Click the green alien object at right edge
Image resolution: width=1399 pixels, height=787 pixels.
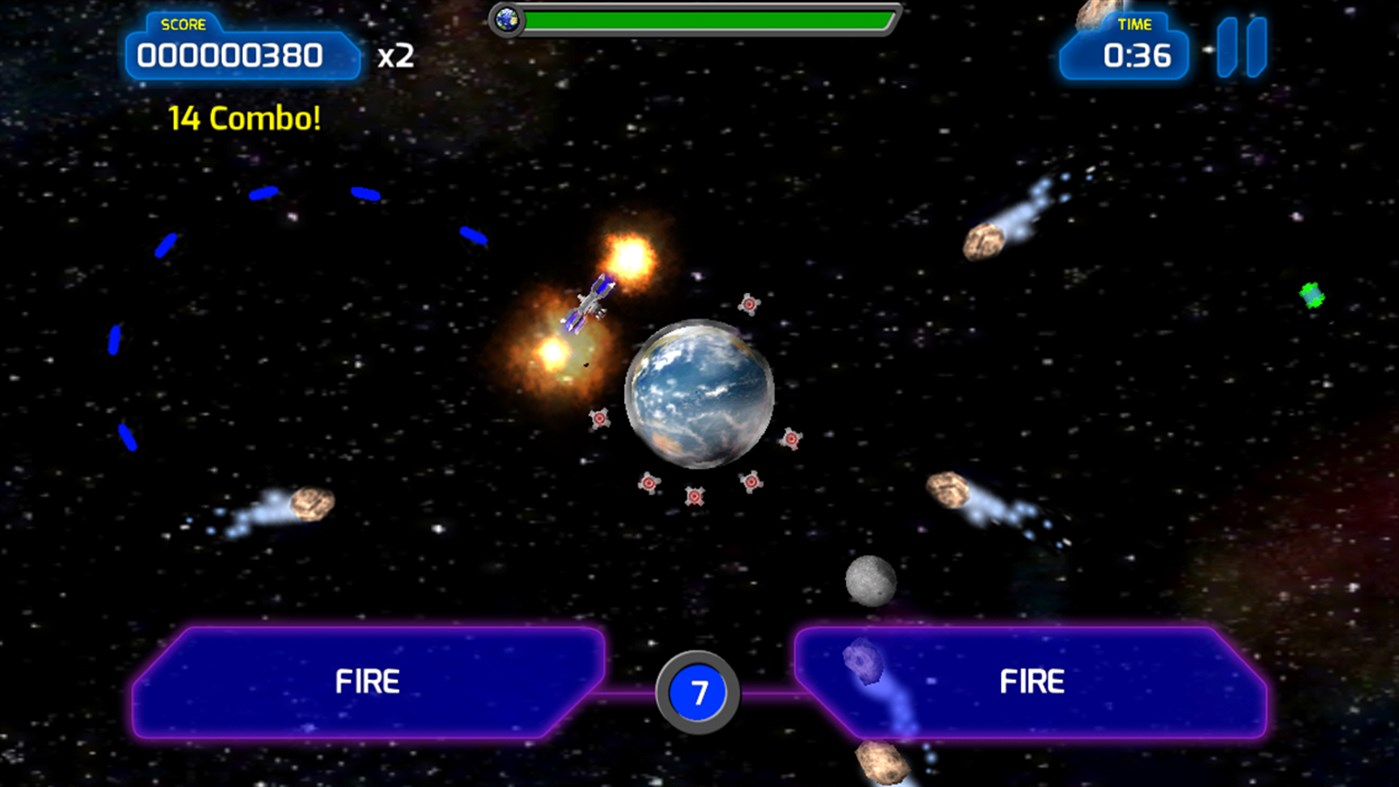tap(1310, 295)
